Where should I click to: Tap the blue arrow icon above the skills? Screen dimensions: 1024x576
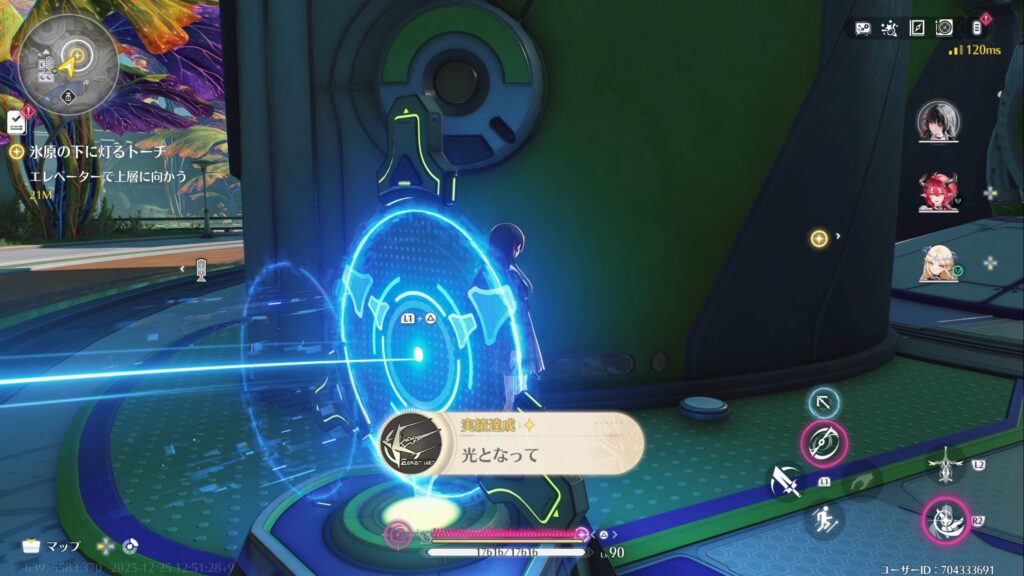(823, 402)
